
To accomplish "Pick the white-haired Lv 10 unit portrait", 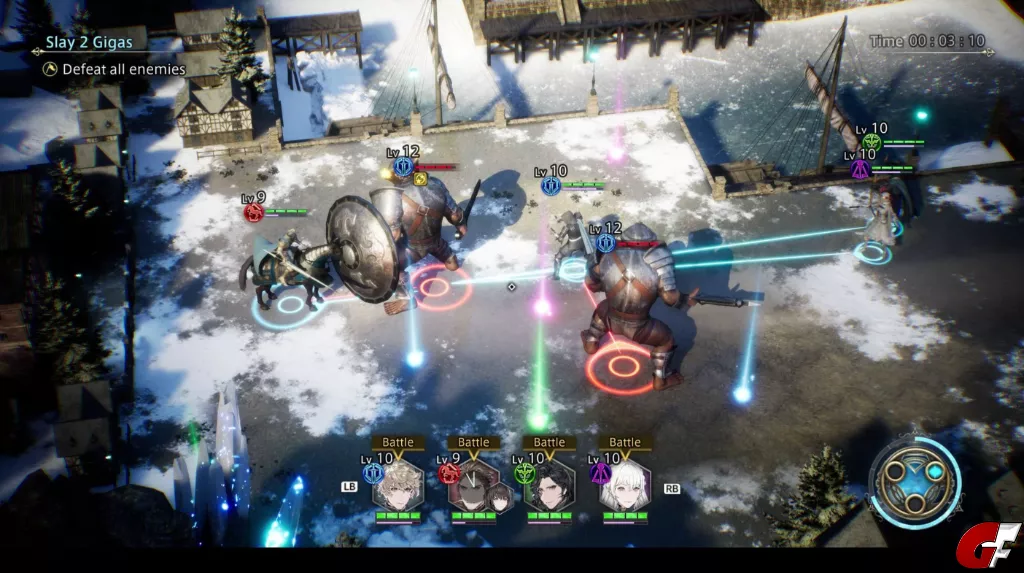I will (624, 486).
